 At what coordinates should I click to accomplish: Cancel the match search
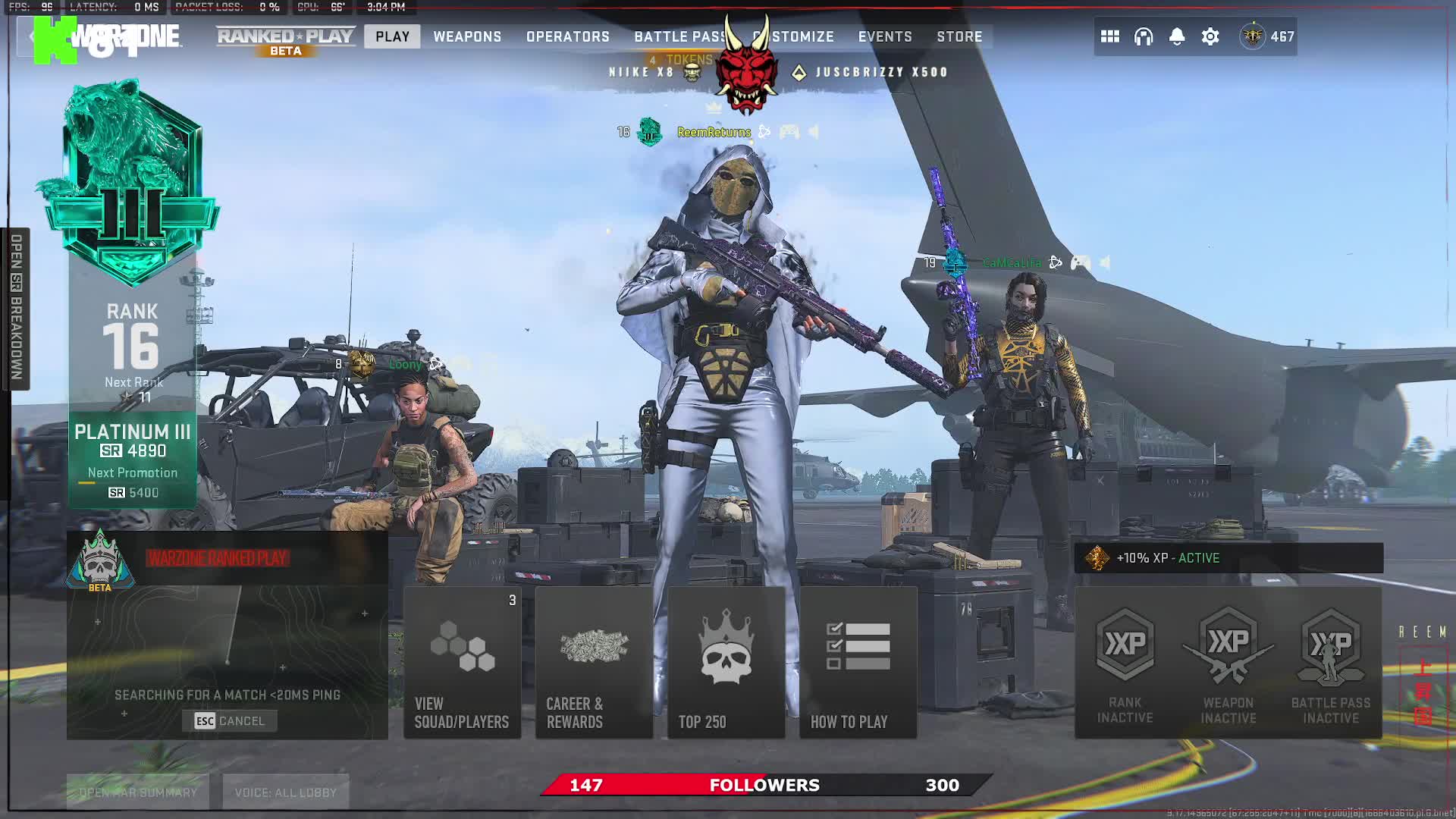(x=230, y=721)
